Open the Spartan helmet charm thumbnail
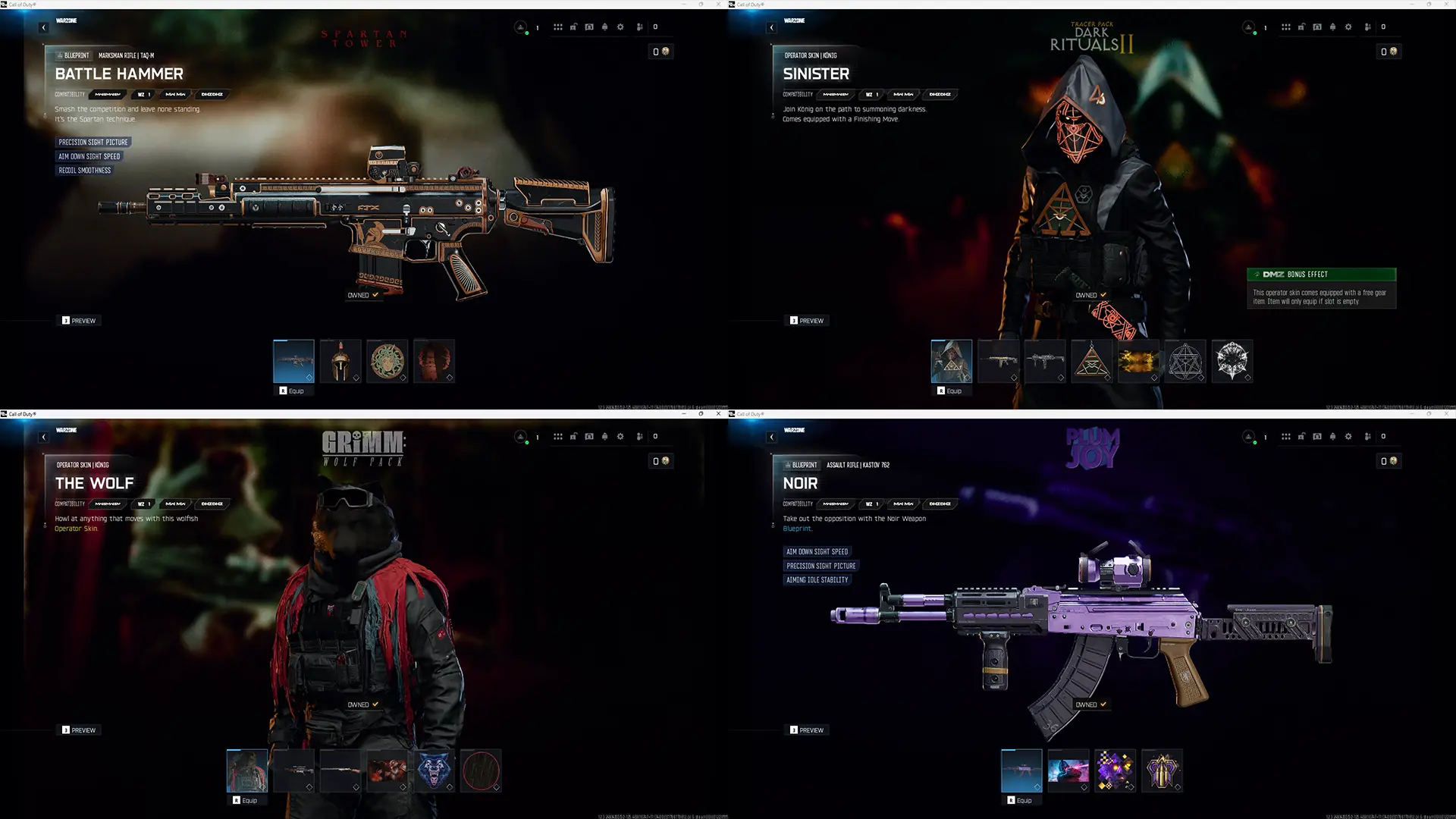Image resolution: width=1456 pixels, height=819 pixels. click(340, 361)
